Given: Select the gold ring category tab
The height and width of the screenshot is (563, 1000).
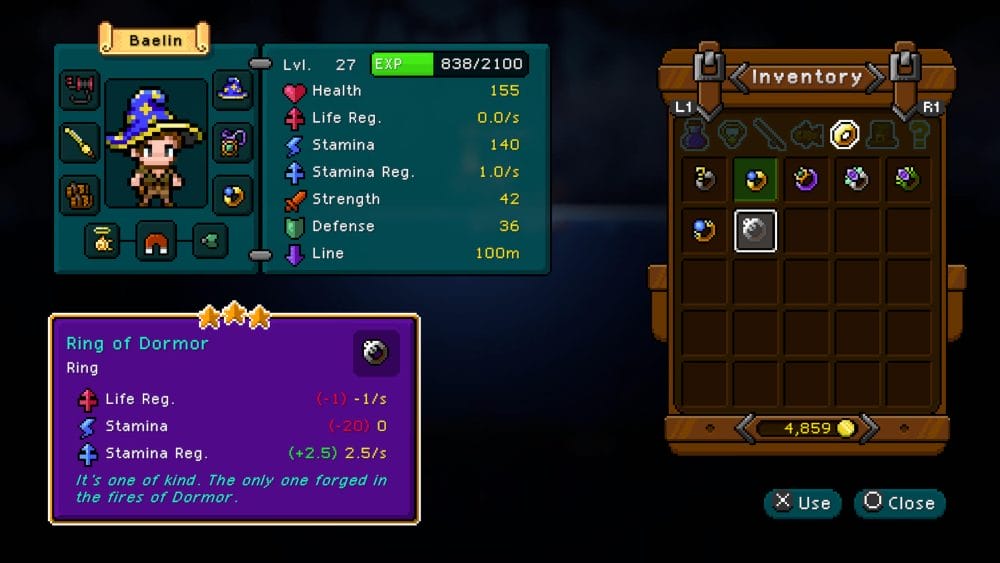Looking at the screenshot, I should click(x=846, y=133).
